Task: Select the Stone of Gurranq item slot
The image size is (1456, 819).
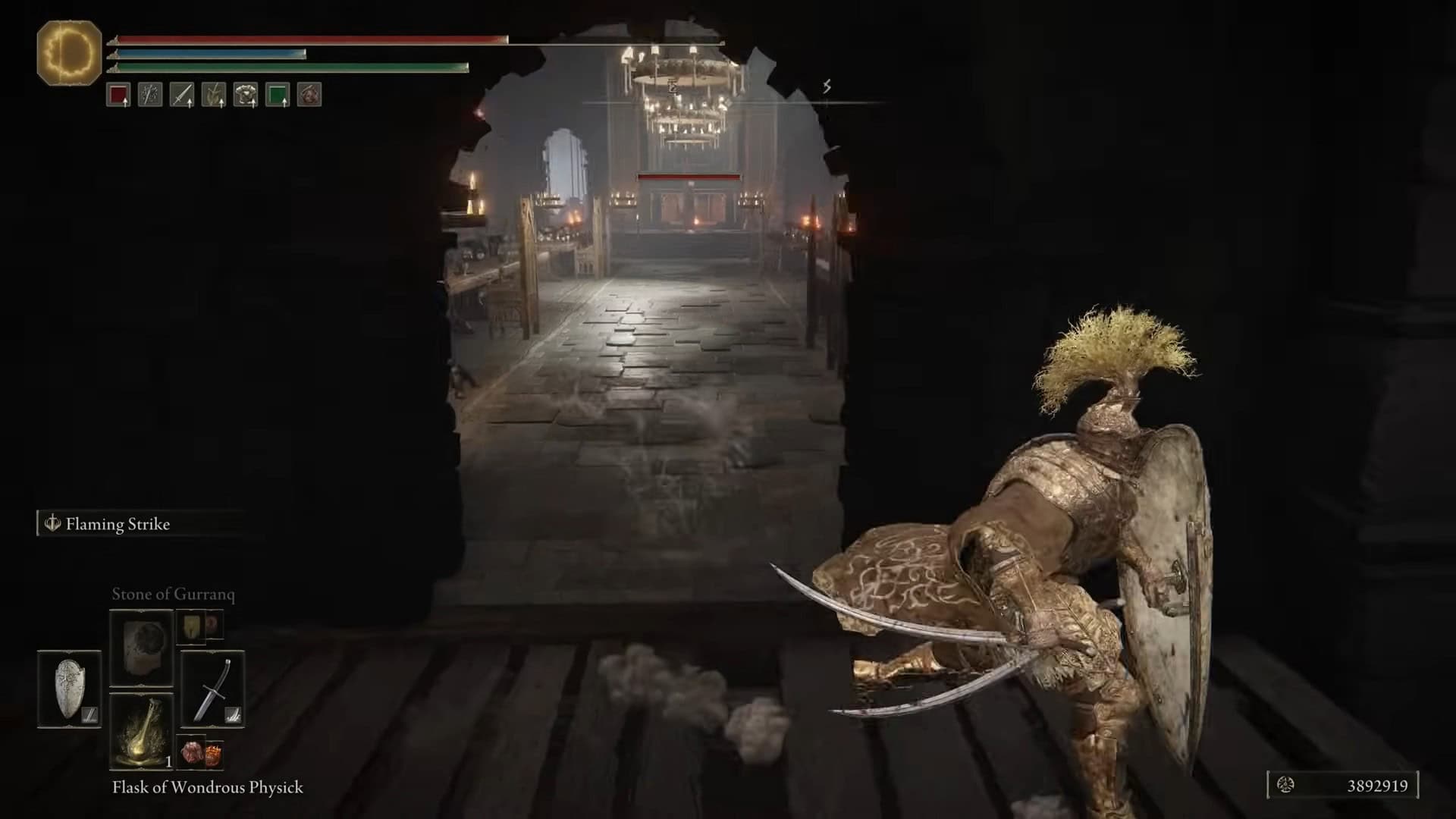Action: [x=141, y=648]
